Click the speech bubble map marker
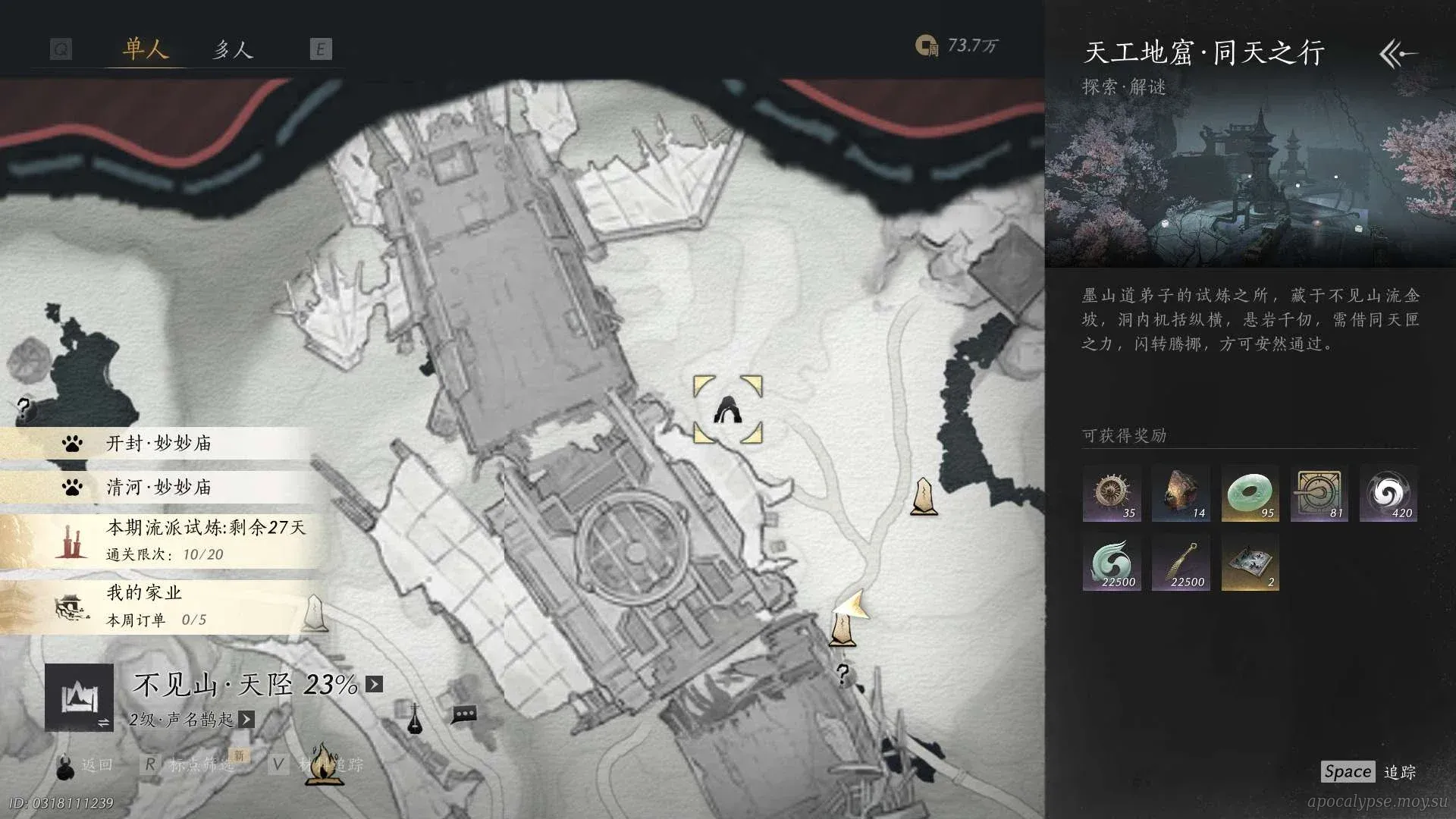 pyautogui.click(x=464, y=714)
